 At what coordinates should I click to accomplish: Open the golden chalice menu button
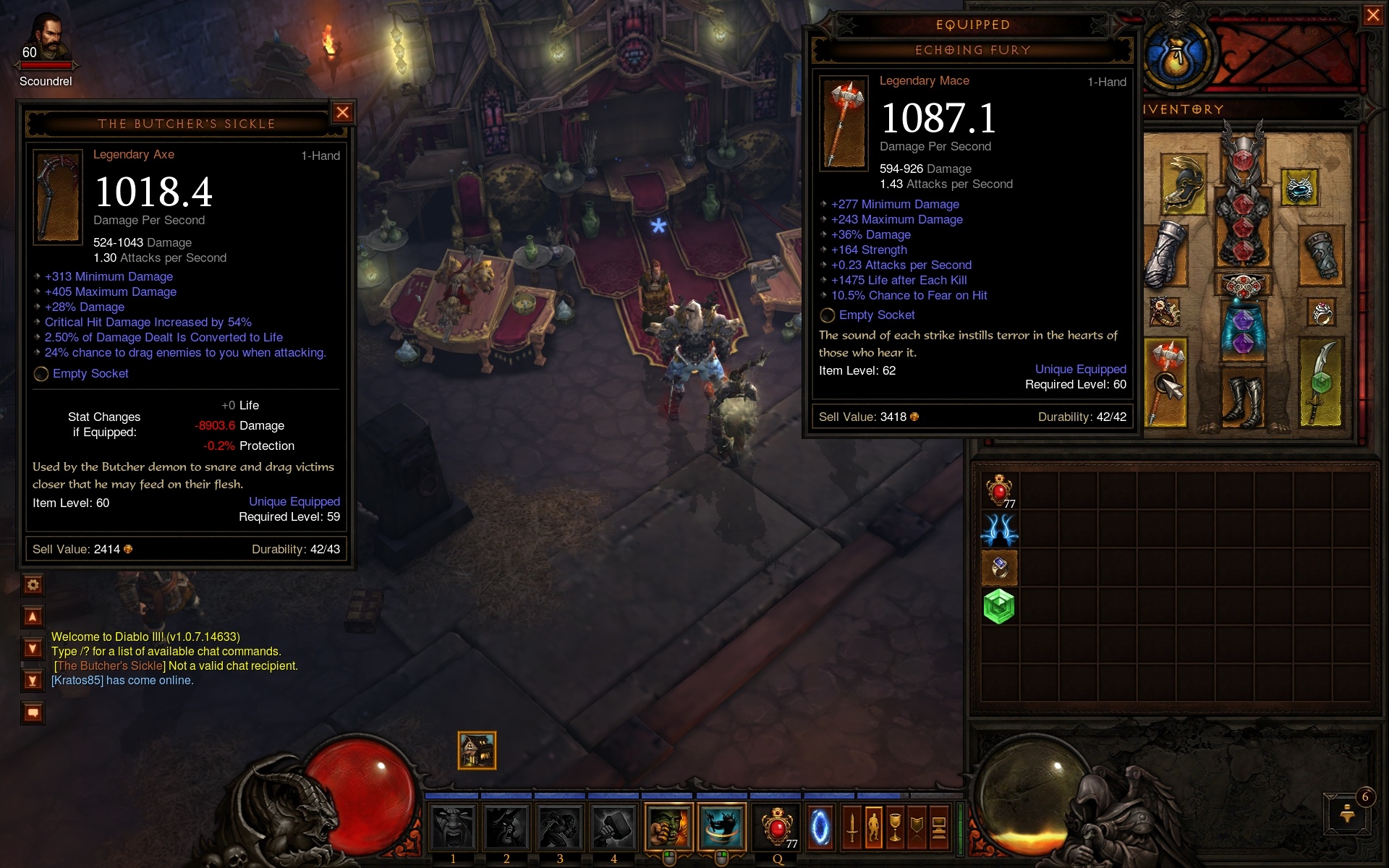click(896, 827)
